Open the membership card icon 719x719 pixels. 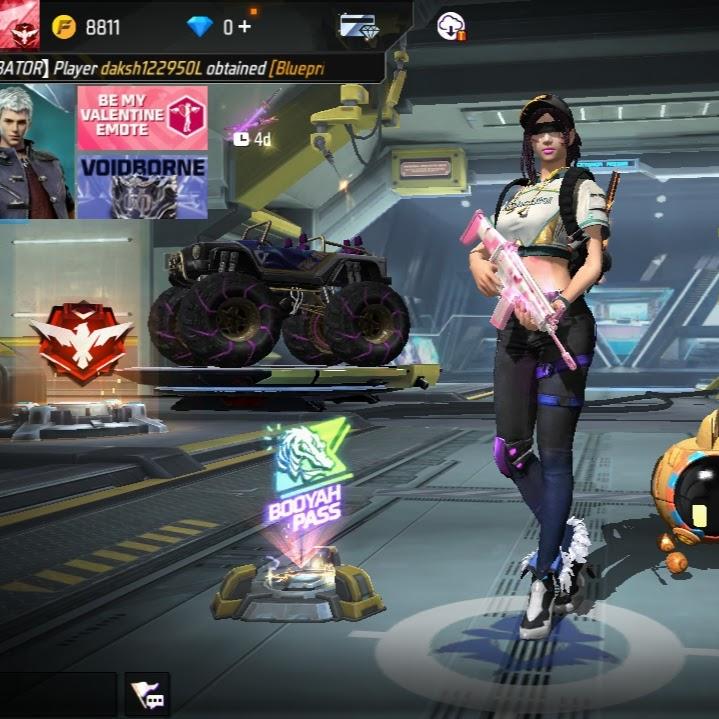pos(357,27)
